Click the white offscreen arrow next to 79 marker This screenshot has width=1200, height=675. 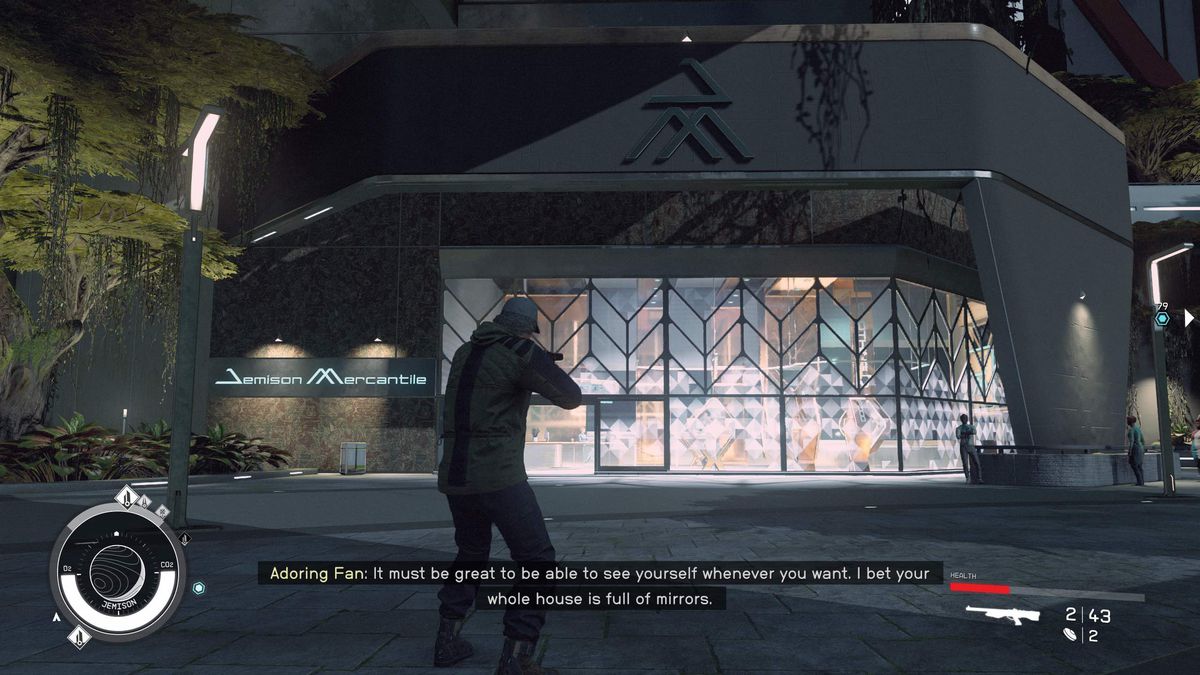1188,318
